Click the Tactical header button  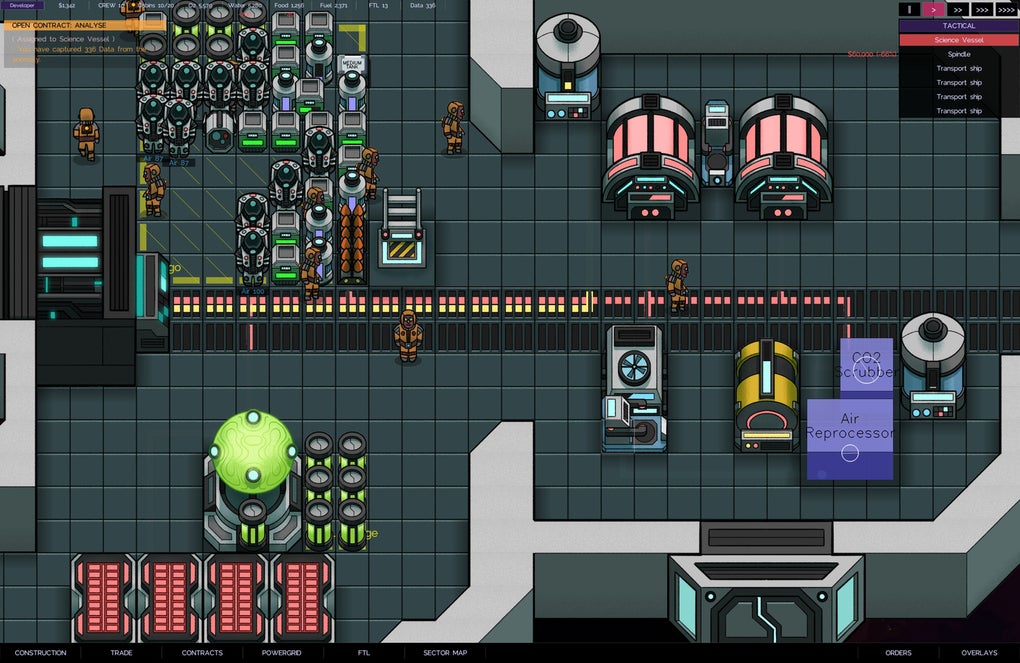point(958,26)
